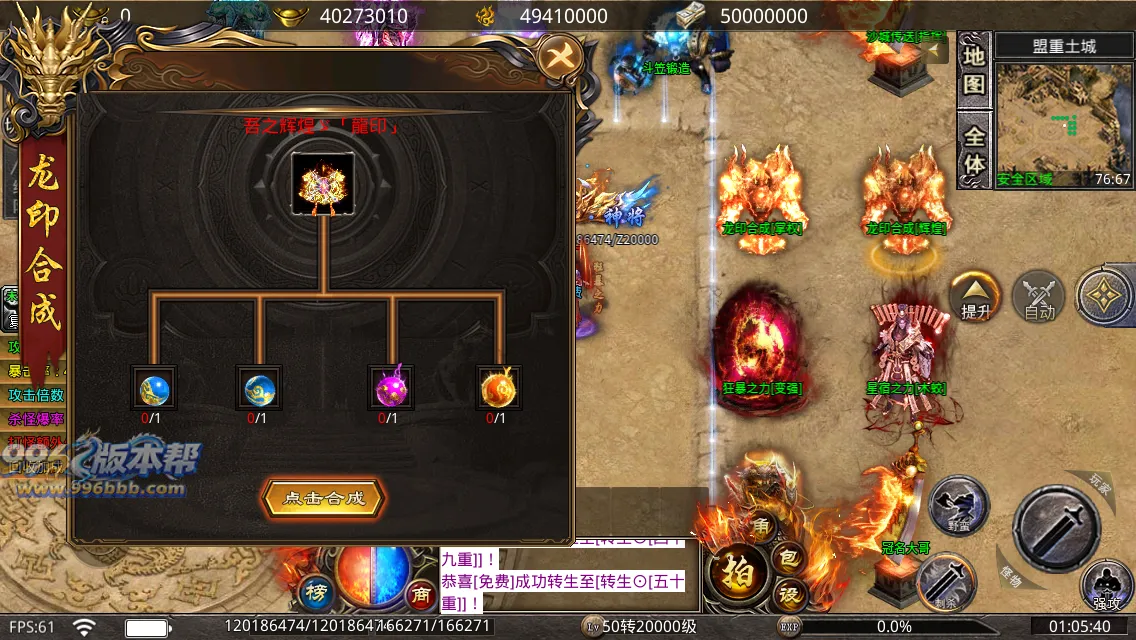Select the flaming Dragon Seal result slot
The height and width of the screenshot is (640, 1136).
(323, 183)
